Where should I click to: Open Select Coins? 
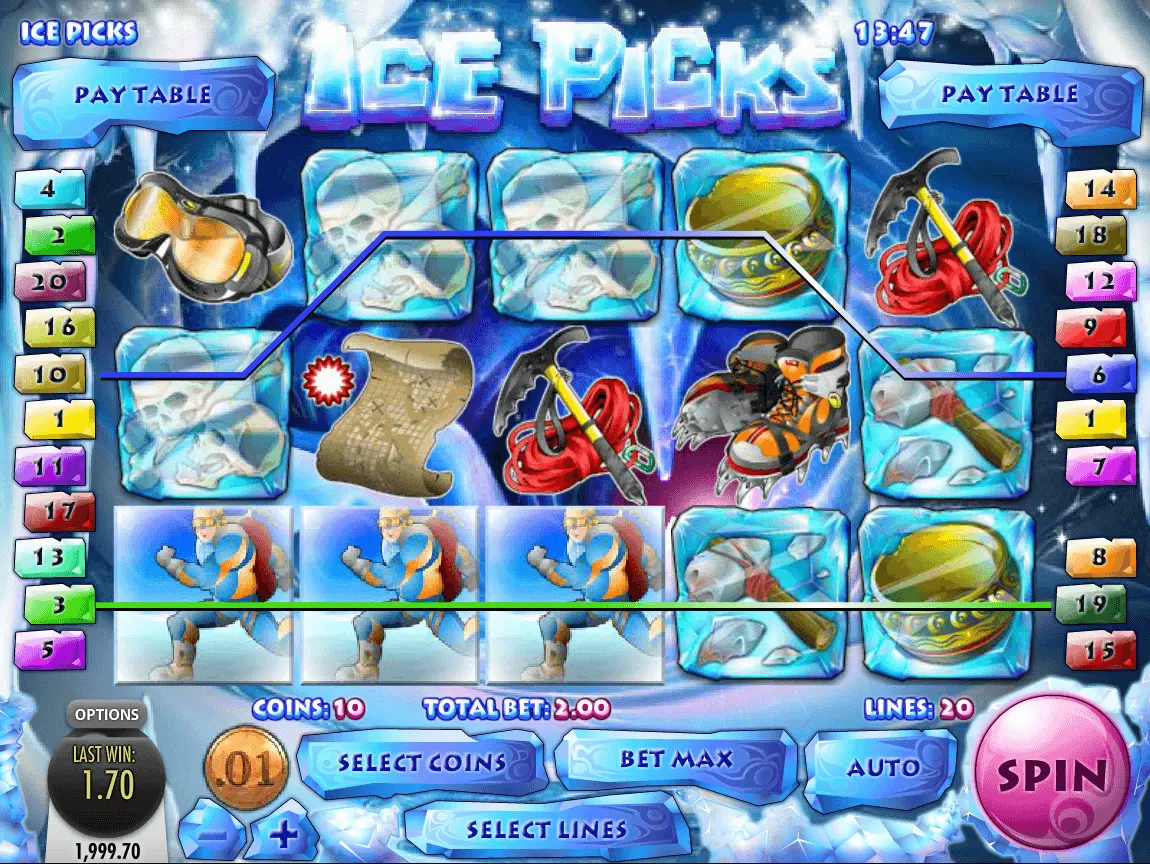[x=421, y=763]
